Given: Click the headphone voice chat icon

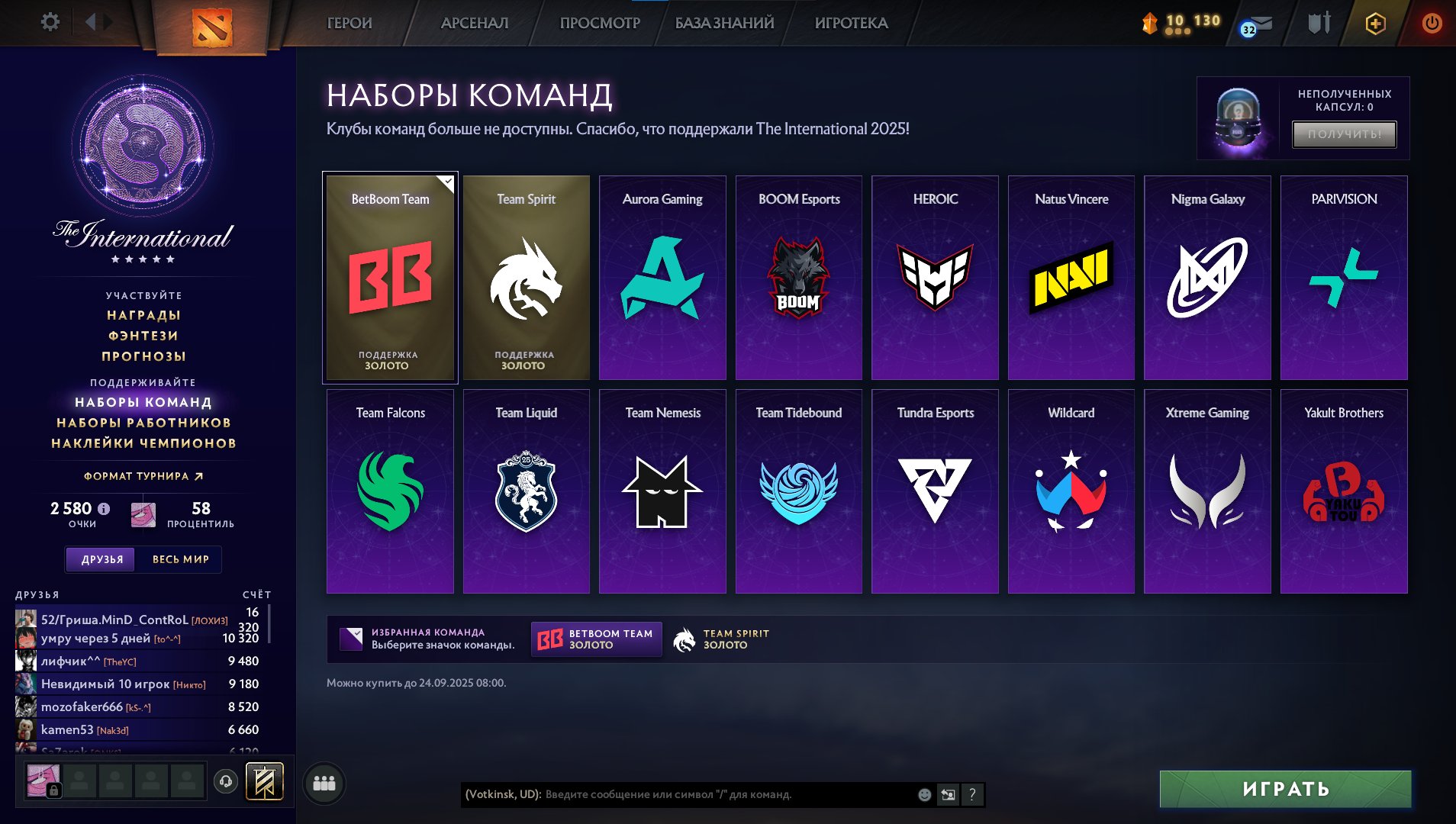Looking at the screenshot, I should click(x=225, y=782).
